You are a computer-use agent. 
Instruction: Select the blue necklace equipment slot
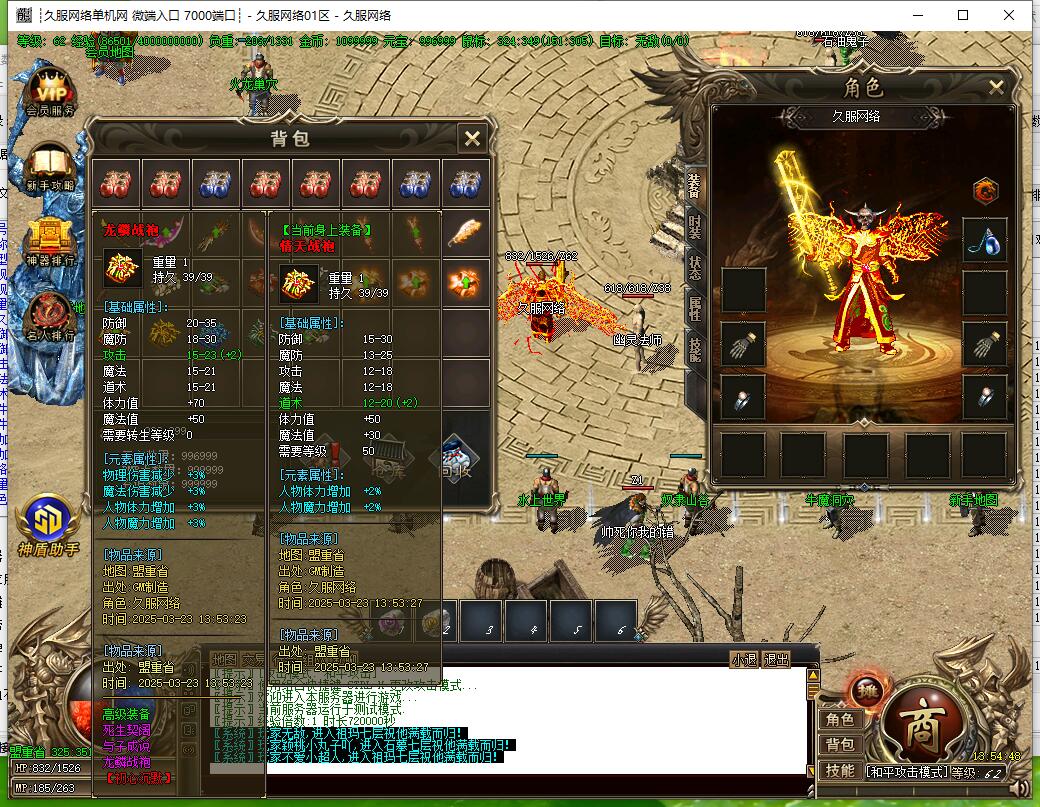pyautogui.click(x=984, y=241)
